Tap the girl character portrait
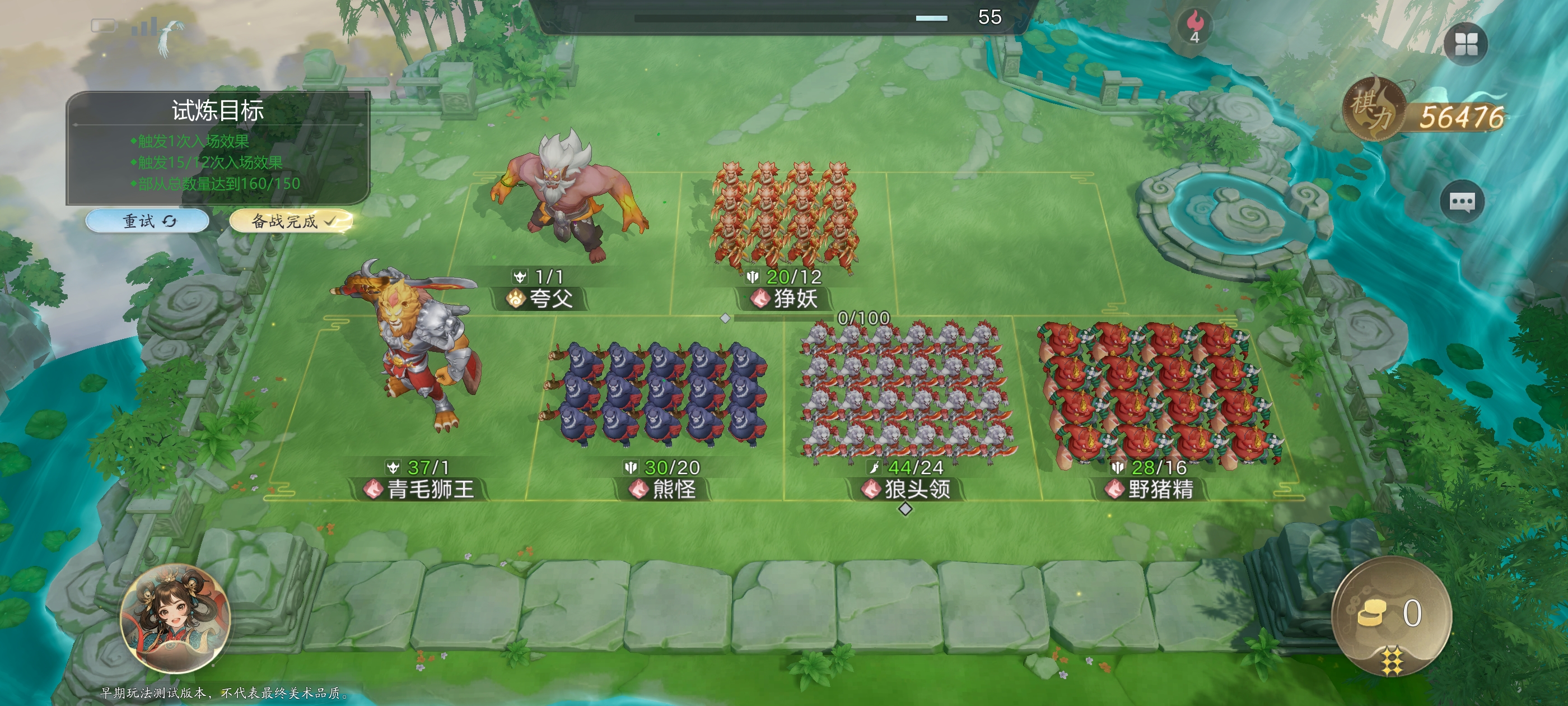 (x=175, y=617)
